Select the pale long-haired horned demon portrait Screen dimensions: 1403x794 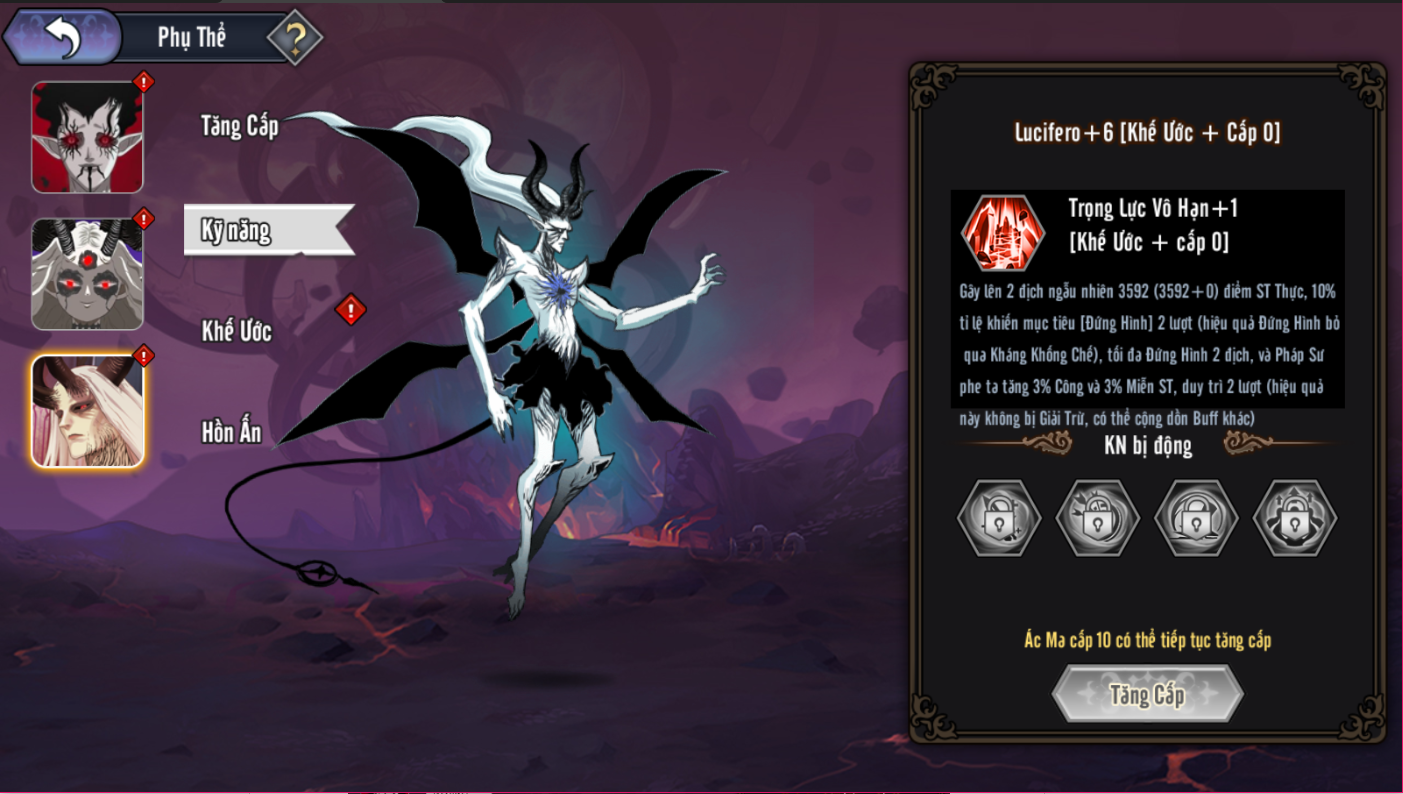click(88, 411)
